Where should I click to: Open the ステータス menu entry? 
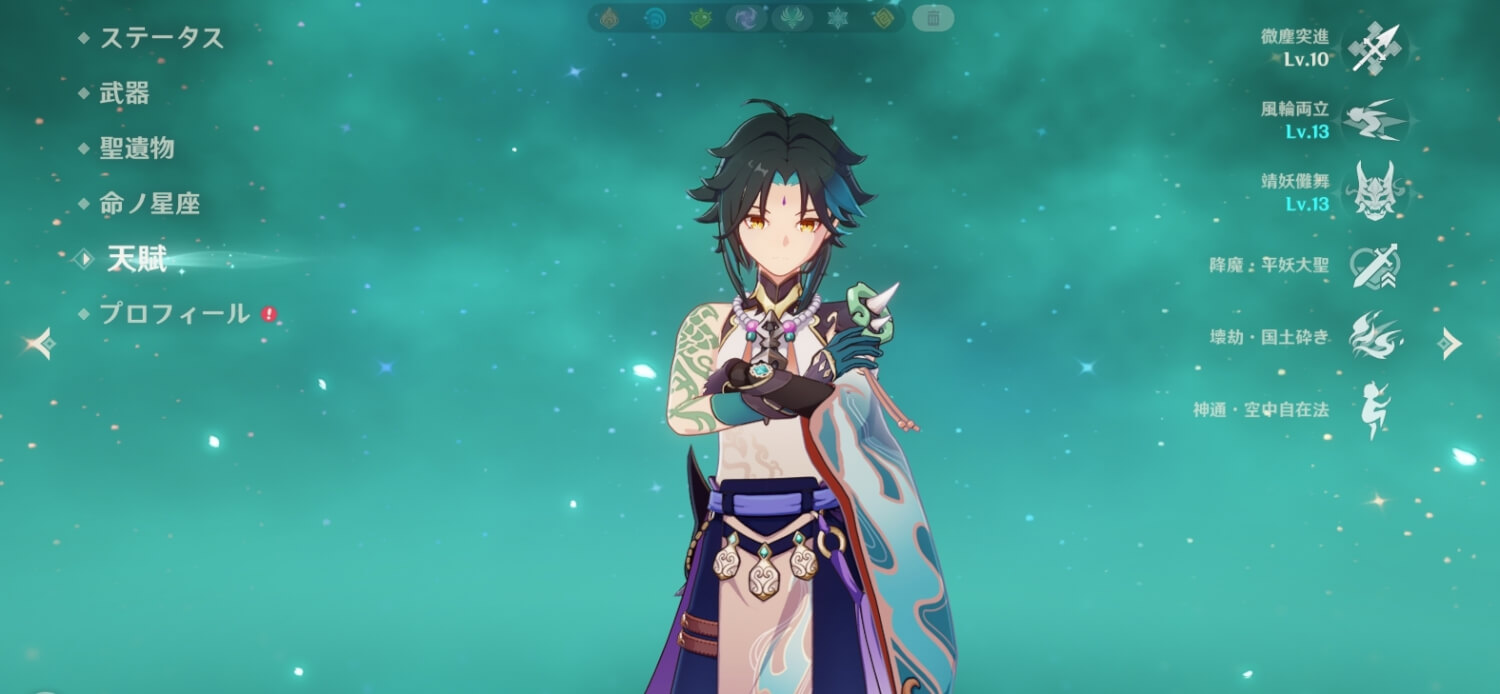coord(161,39)
